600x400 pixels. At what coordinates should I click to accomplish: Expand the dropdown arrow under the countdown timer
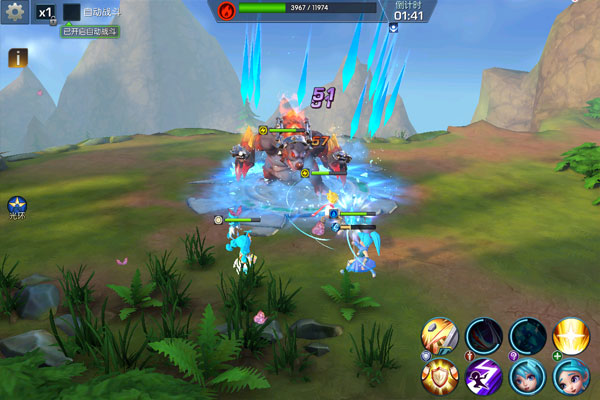point(394,28)
